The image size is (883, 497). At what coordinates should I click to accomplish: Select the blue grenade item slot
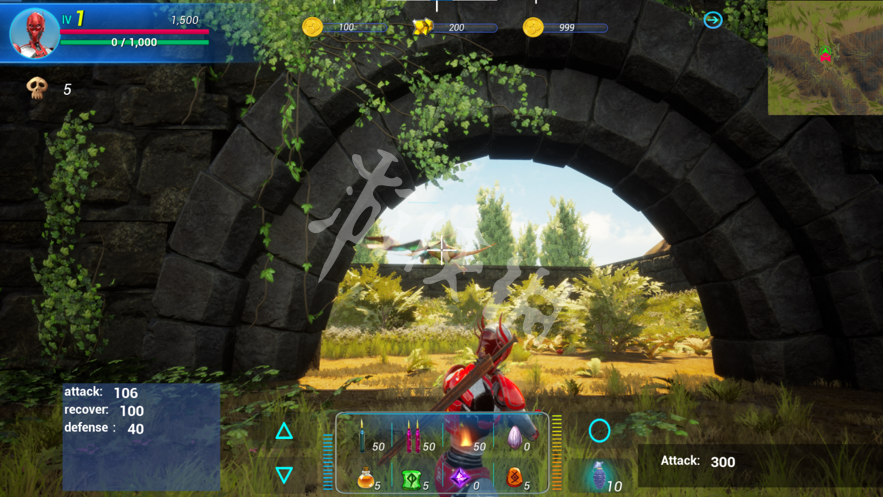click(x=598, y=476)
